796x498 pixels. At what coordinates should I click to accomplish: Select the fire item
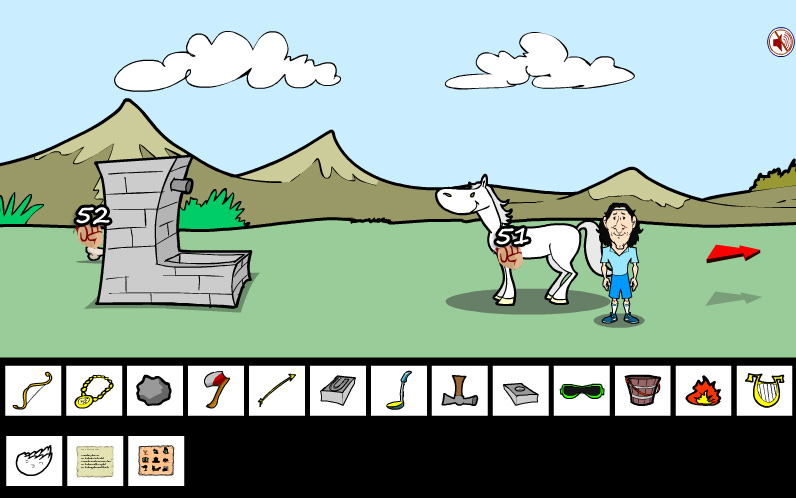tap(704, 390)
